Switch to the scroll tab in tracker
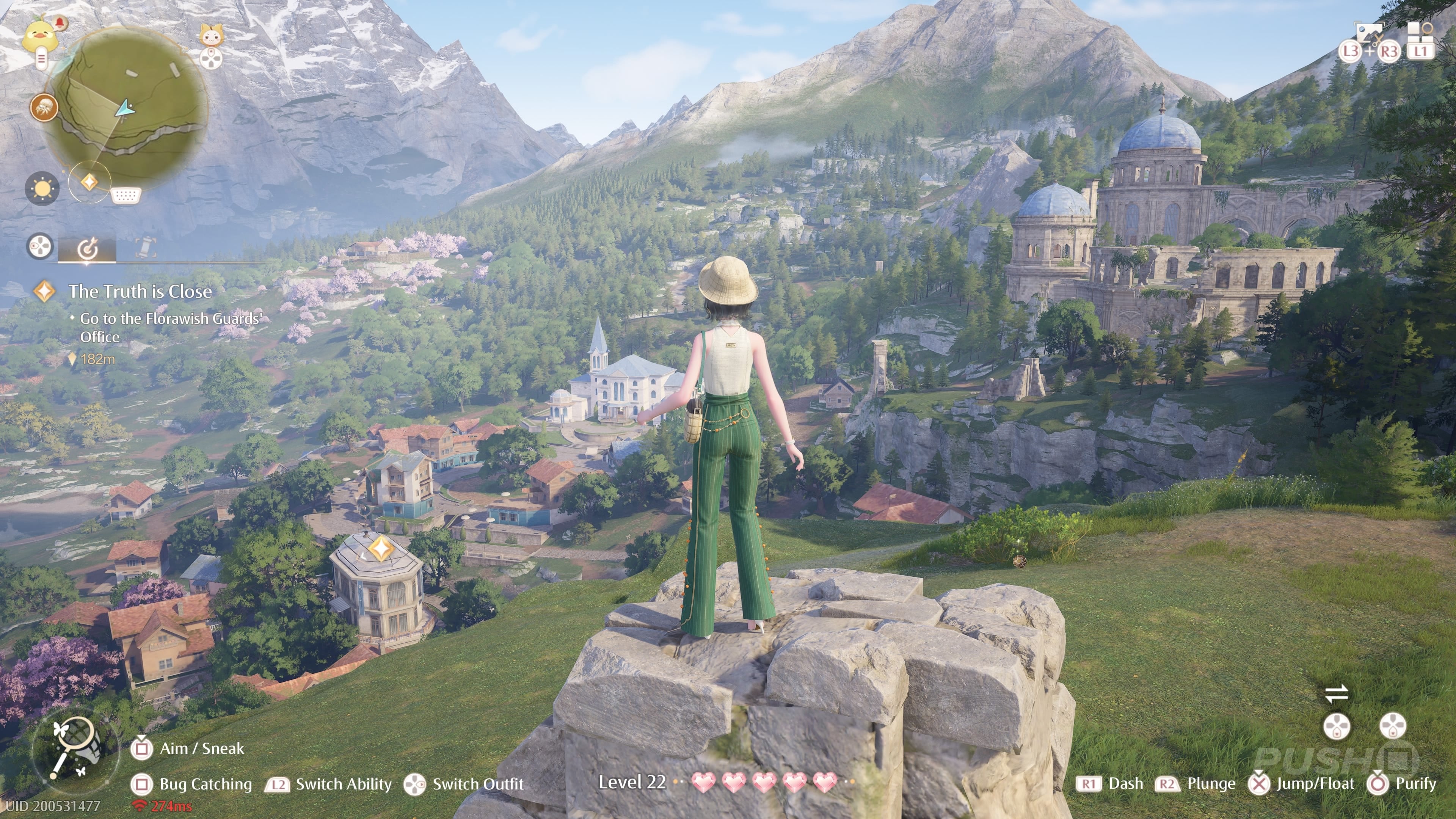The height and width of the screenshot is (819, 1456). point(145,248)
